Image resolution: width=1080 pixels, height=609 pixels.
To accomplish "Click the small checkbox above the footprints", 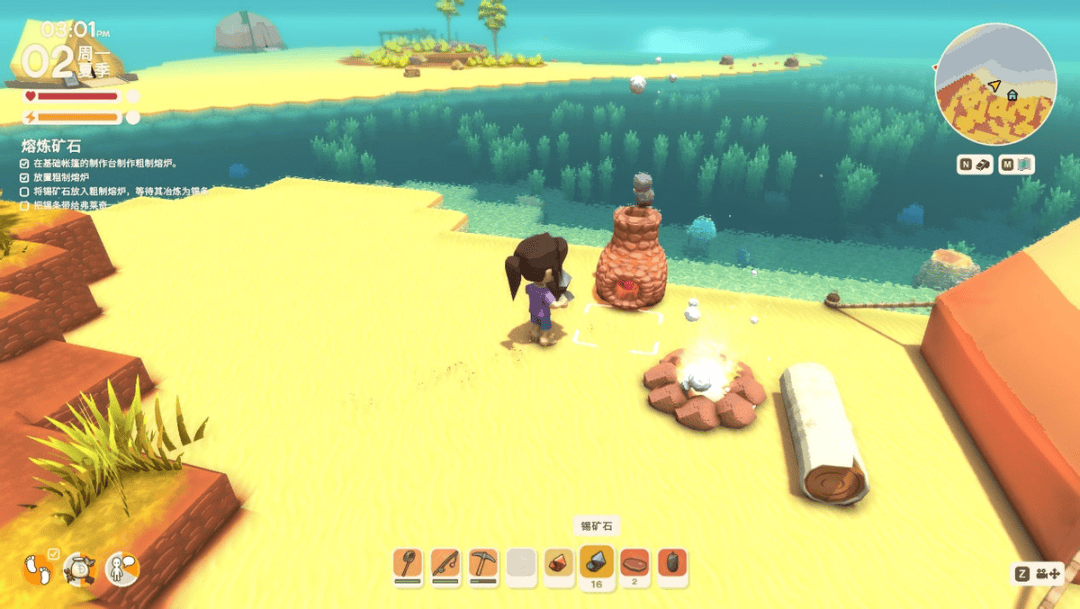I will click(x=54, y=553).
